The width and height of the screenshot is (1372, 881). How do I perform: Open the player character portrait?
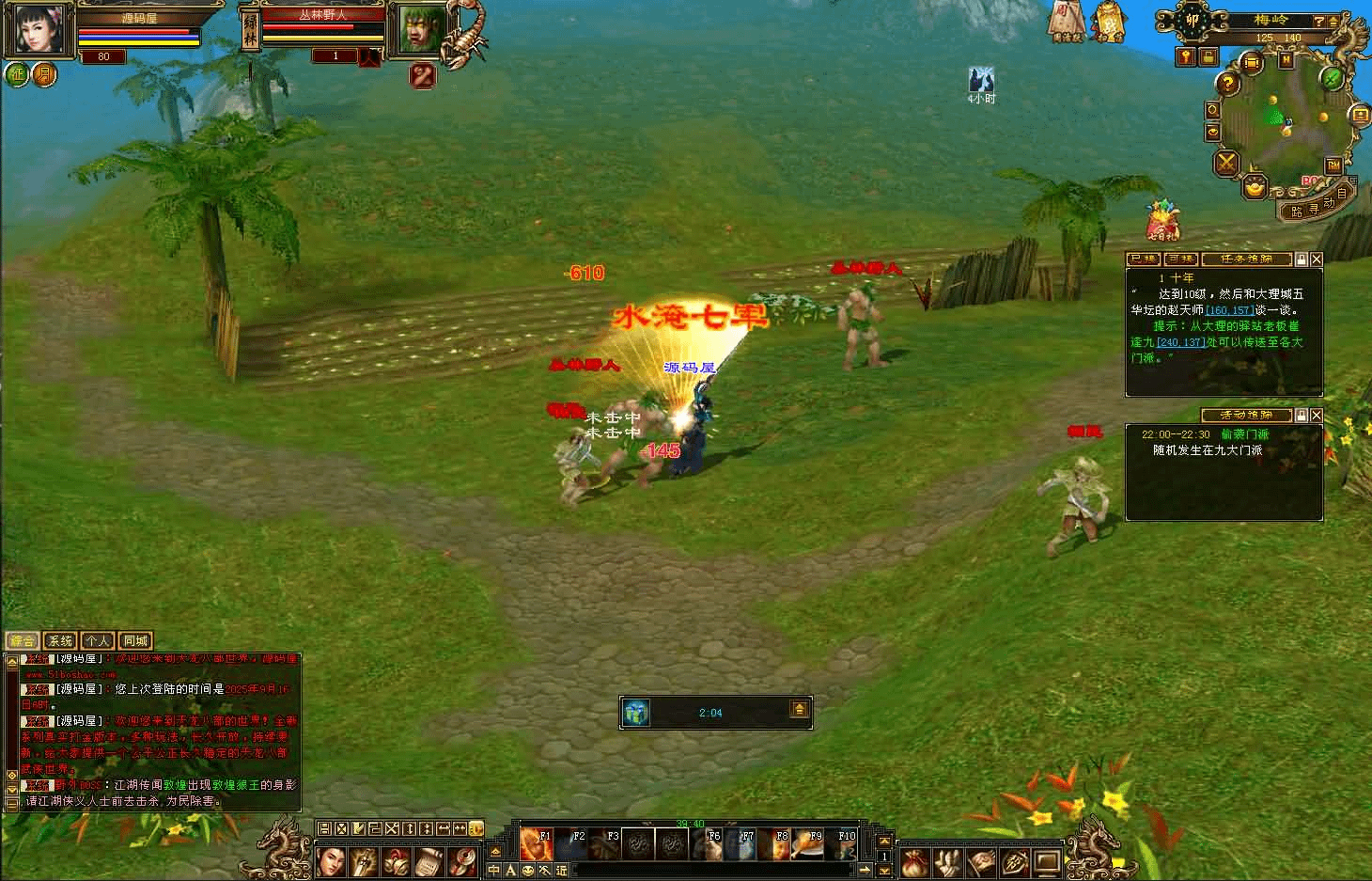pyautogui.click(x=38, y=28)
